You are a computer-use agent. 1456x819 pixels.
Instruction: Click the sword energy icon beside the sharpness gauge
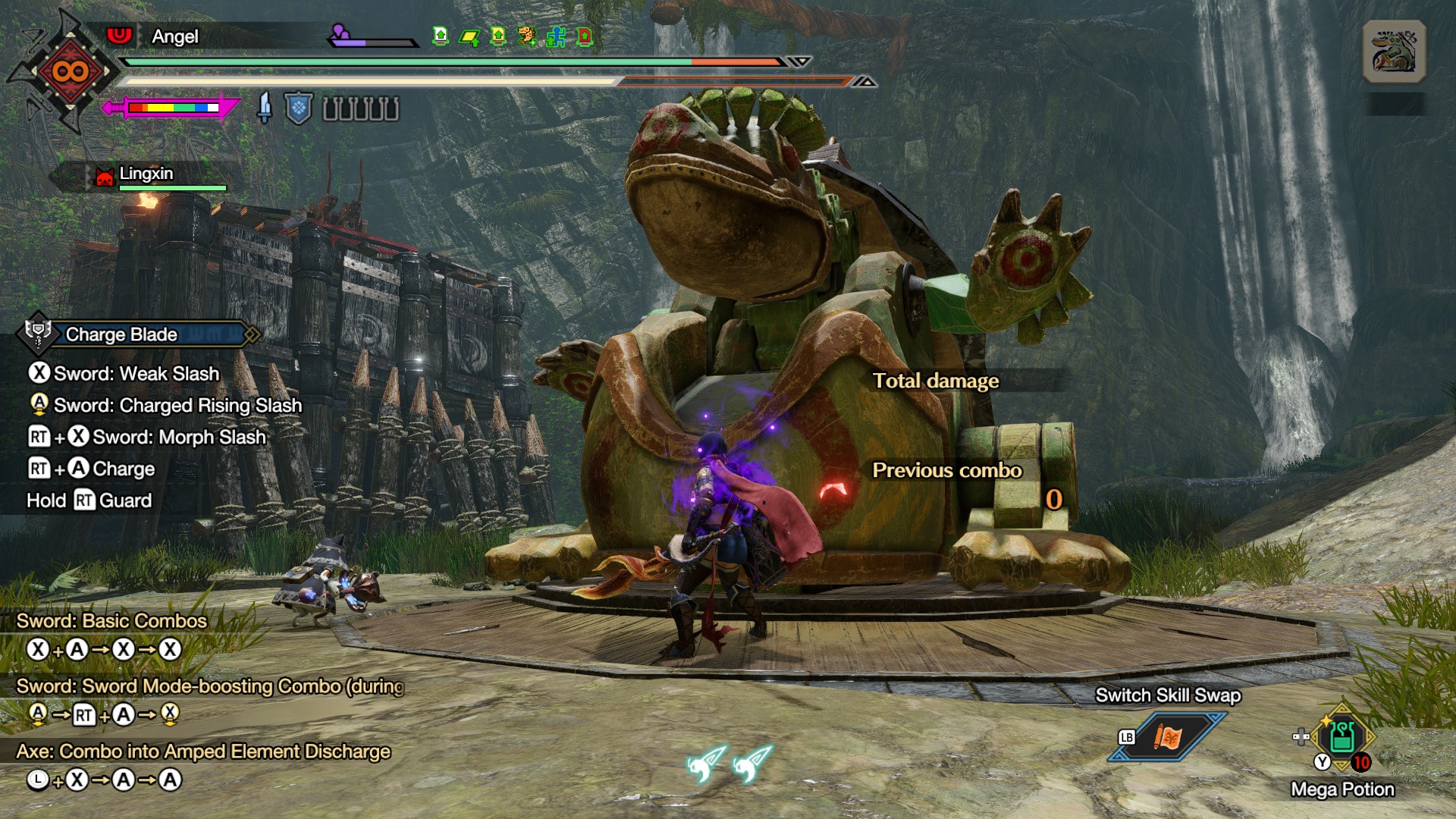[264, 108]
